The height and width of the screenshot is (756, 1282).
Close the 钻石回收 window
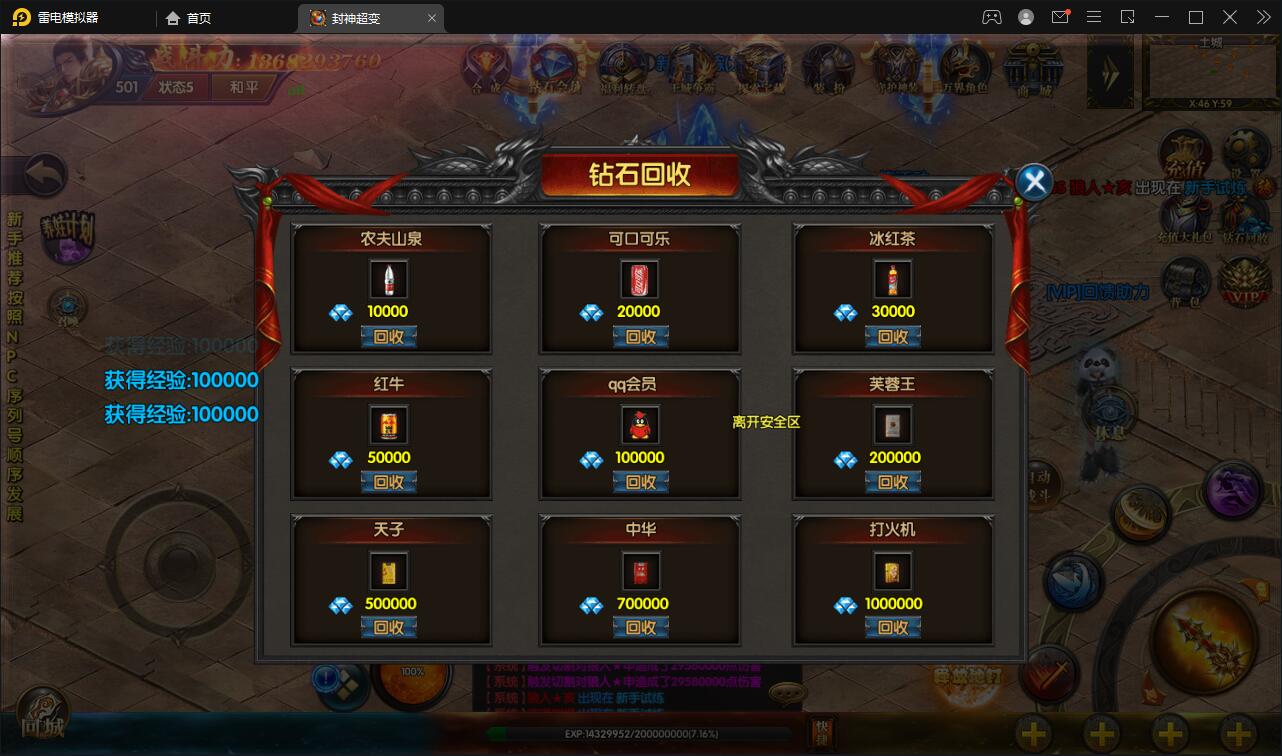click(1034, 182)
